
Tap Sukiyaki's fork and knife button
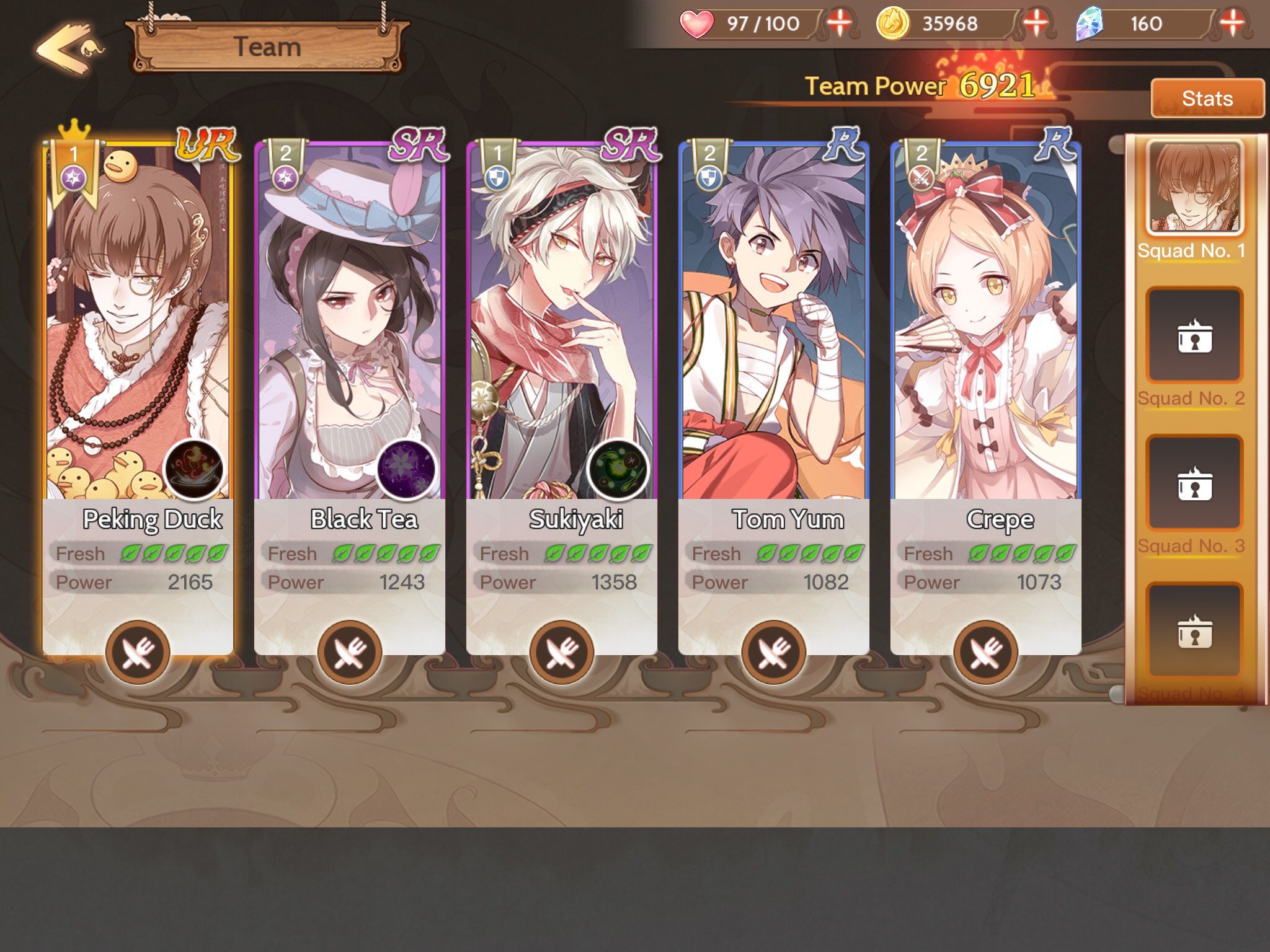562,652
